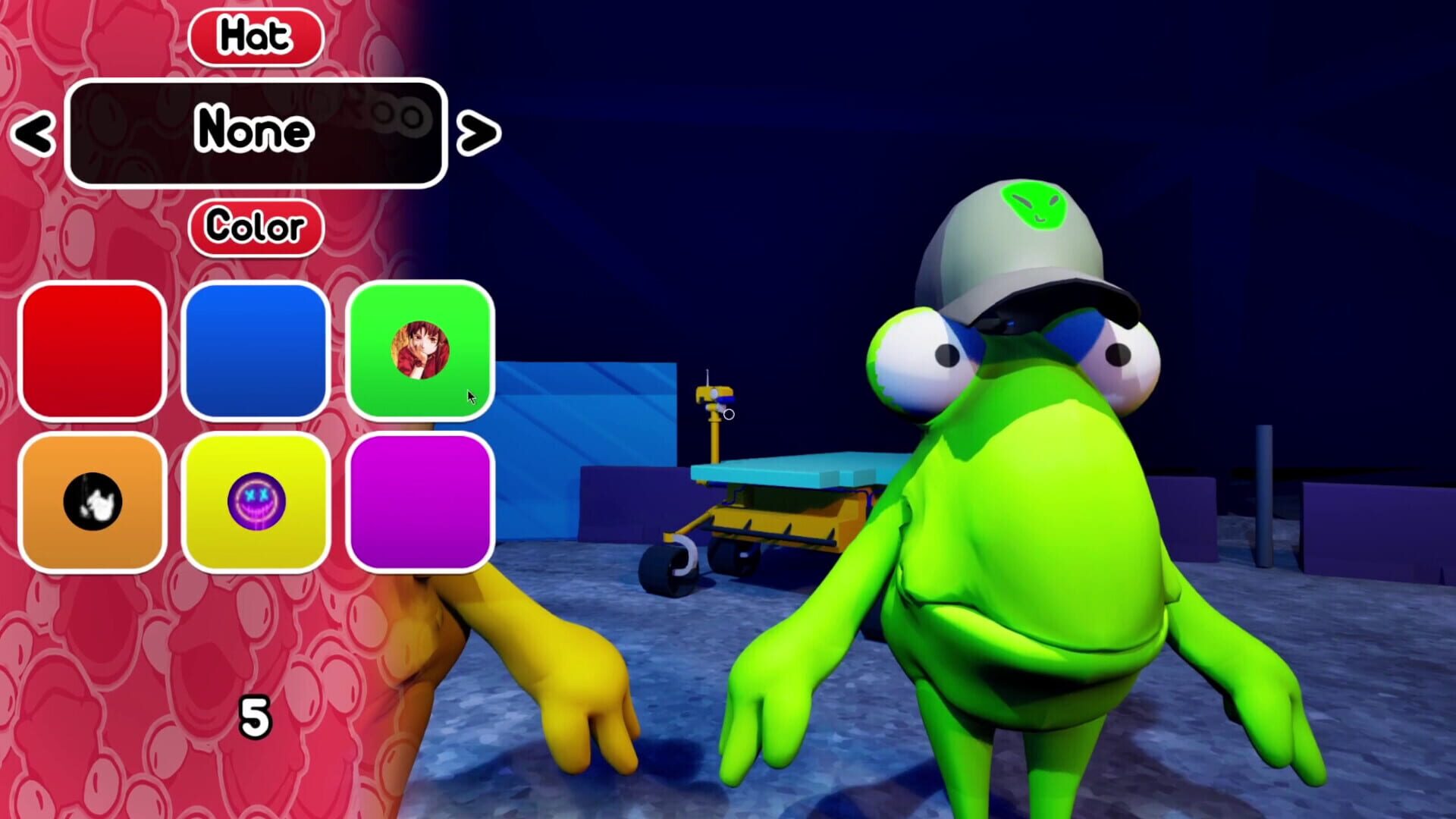Click the avatar circle marking the taken green color
The height and width of the screenshot is (819, 1456).
(x=422, y=349)
